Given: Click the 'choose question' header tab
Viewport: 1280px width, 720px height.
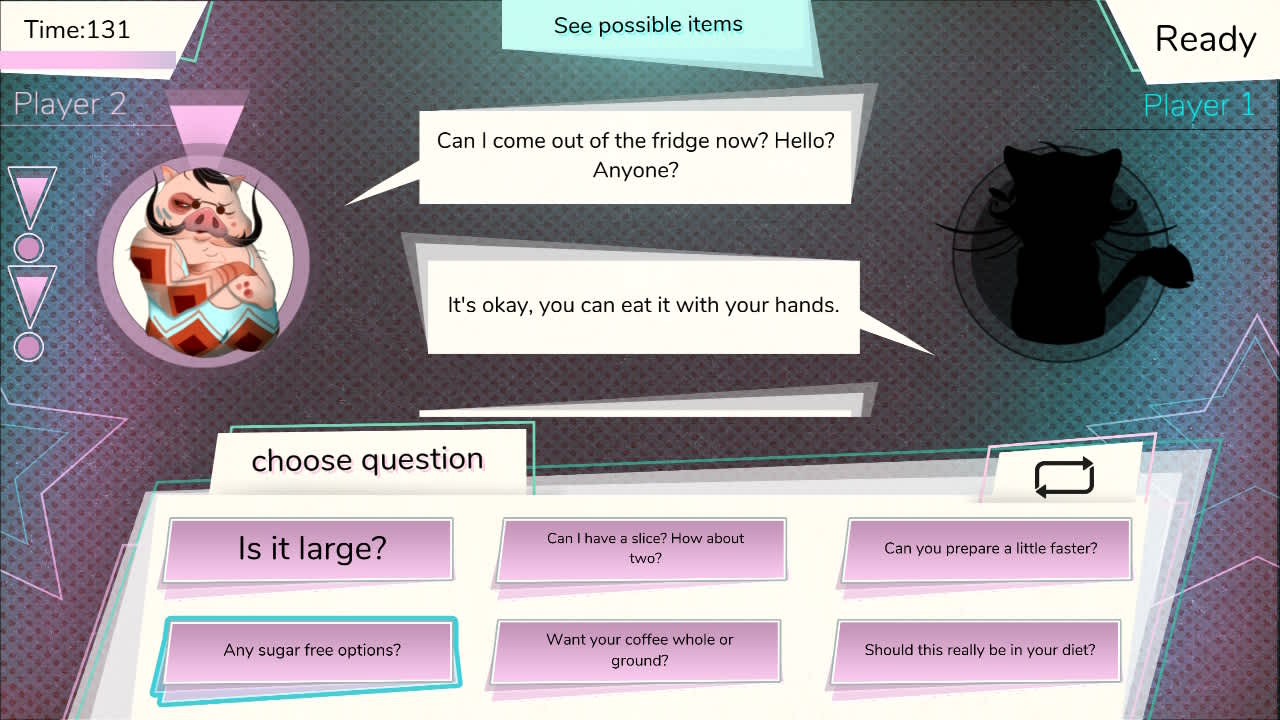Looking at the screenshot, I should (368, 460).
